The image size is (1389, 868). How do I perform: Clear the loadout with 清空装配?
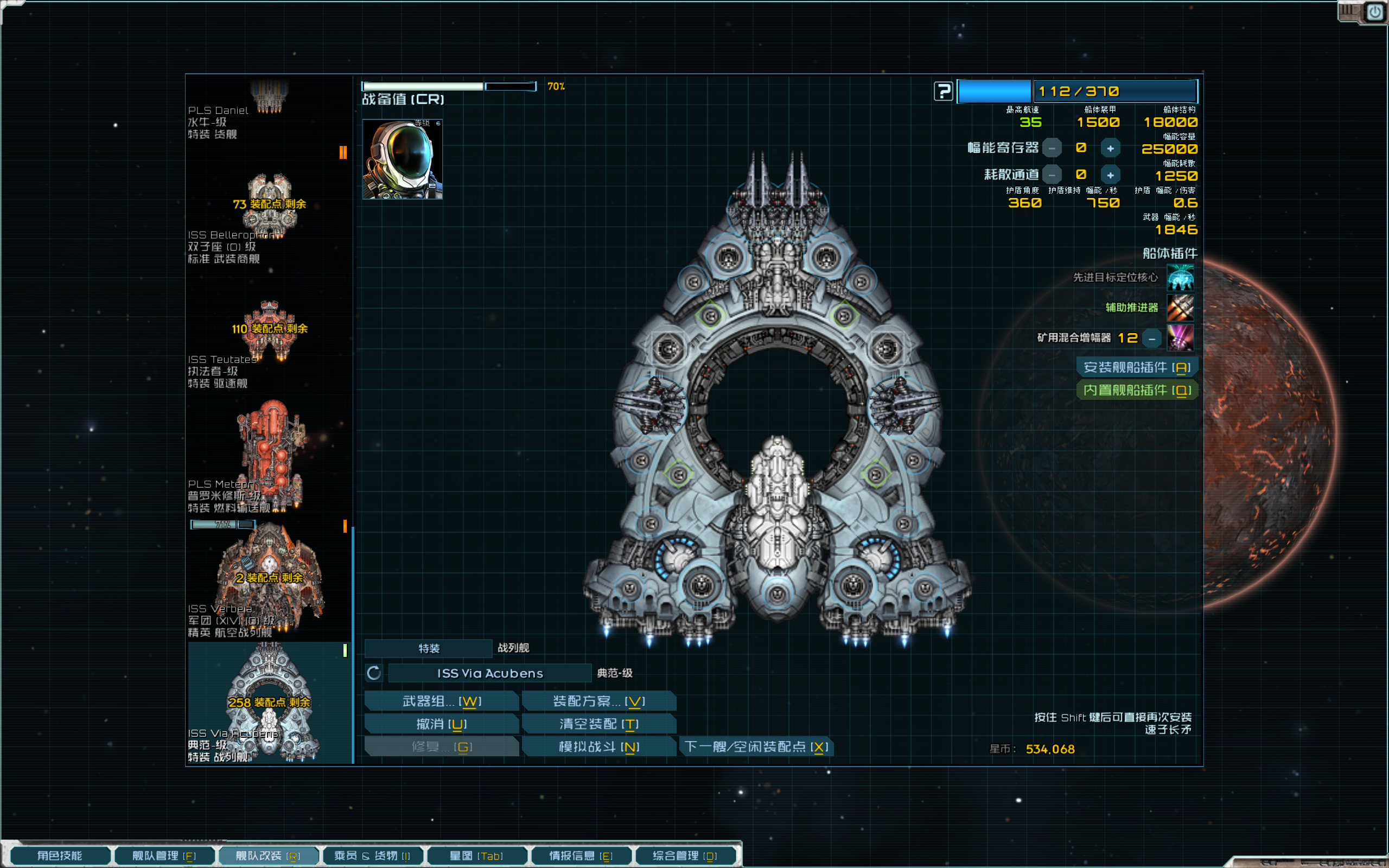tap(598, 724)
